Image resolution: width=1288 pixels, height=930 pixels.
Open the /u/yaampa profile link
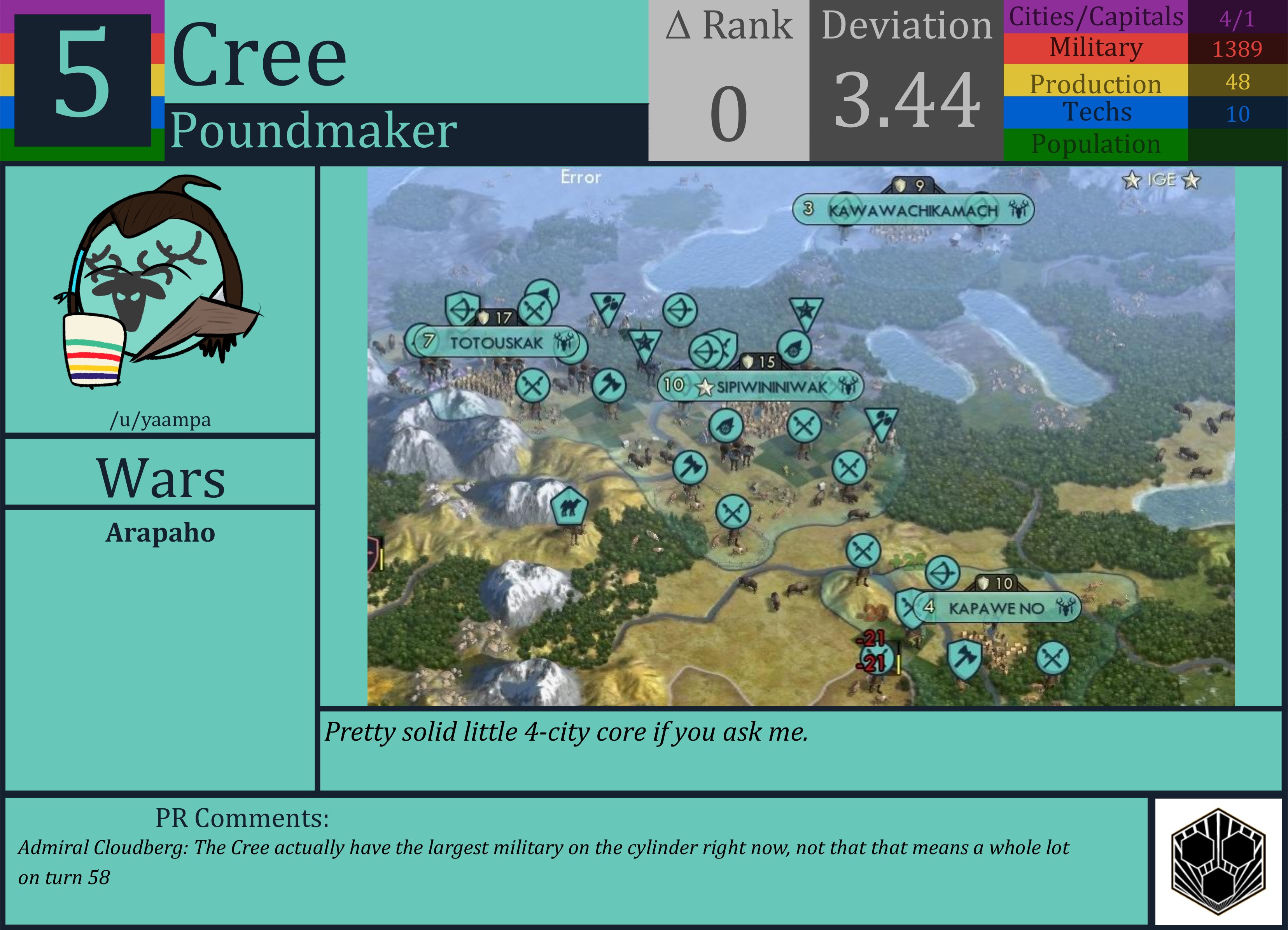point(161,420)
